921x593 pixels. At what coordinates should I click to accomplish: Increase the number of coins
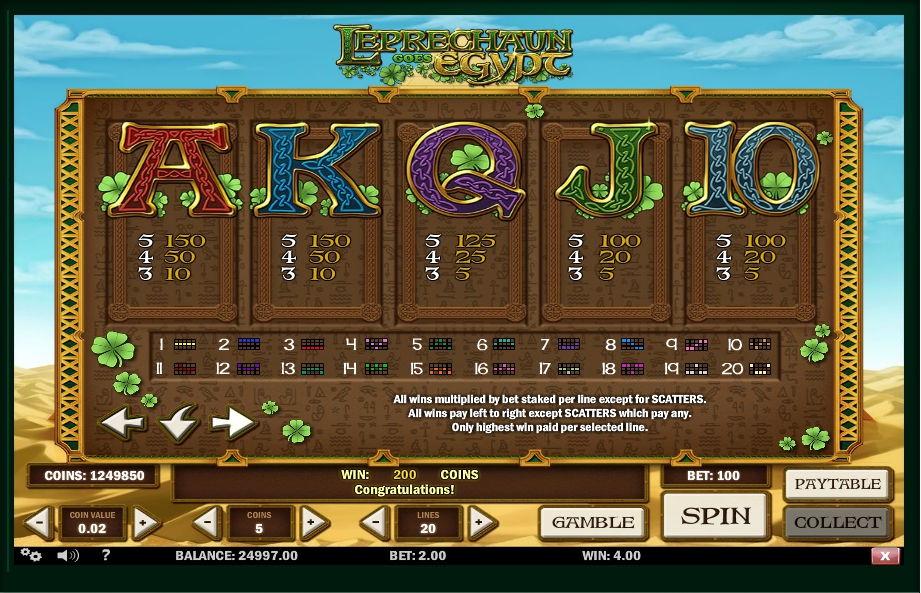313,522
